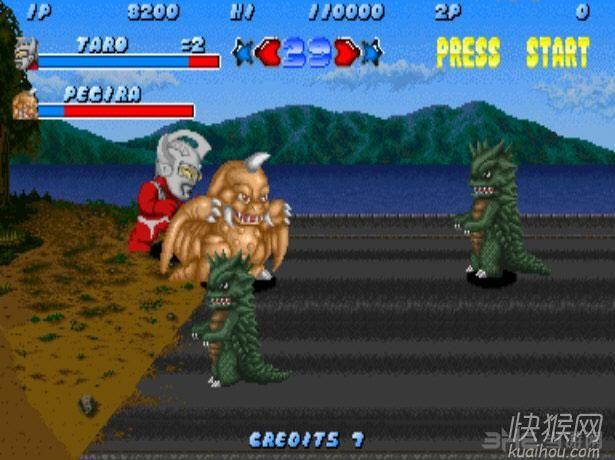Click the Taro player portrait icon
This screenshot has width=615, height=460.
(x=26, y=53)
